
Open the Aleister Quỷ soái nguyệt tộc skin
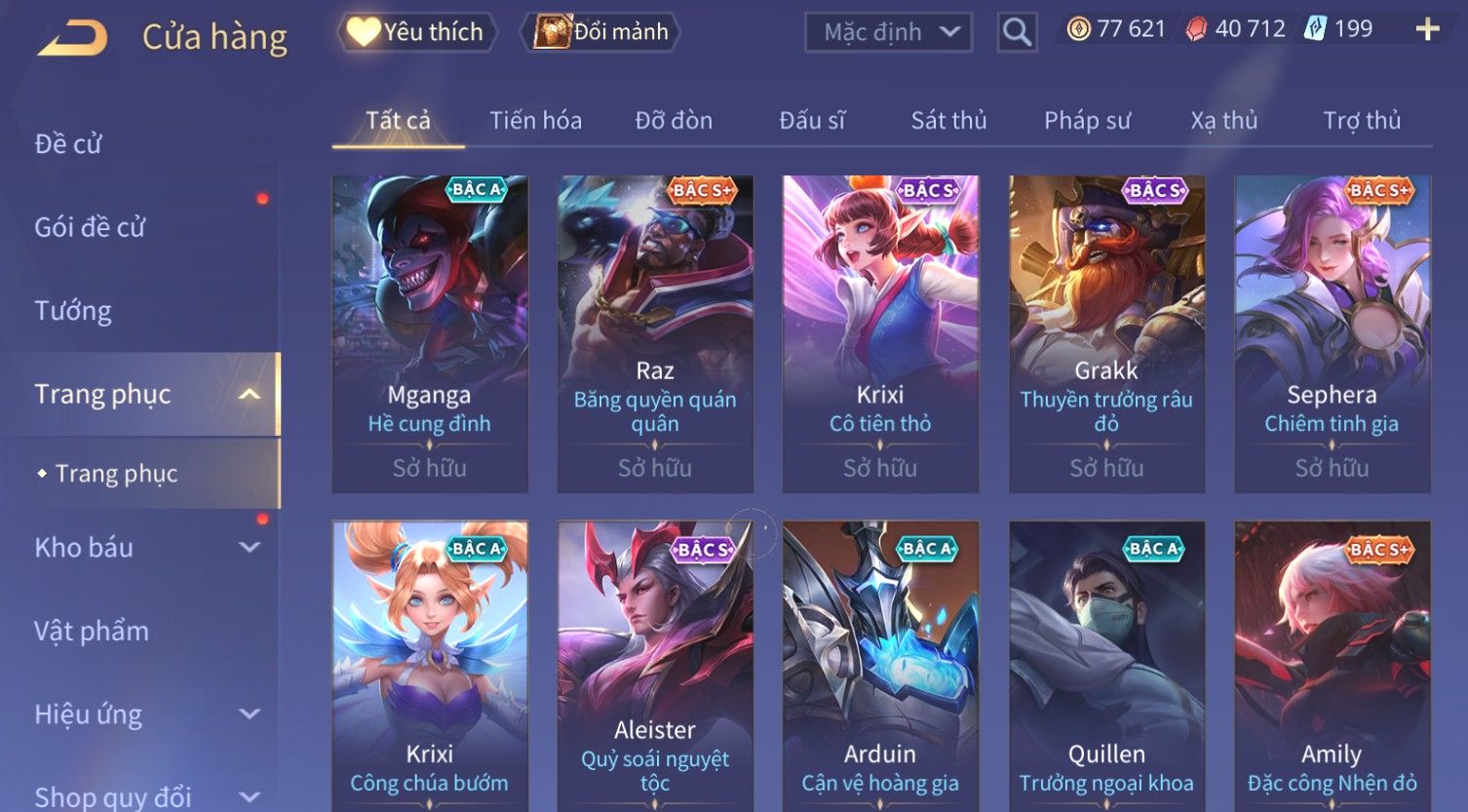(x=655, y=663)
